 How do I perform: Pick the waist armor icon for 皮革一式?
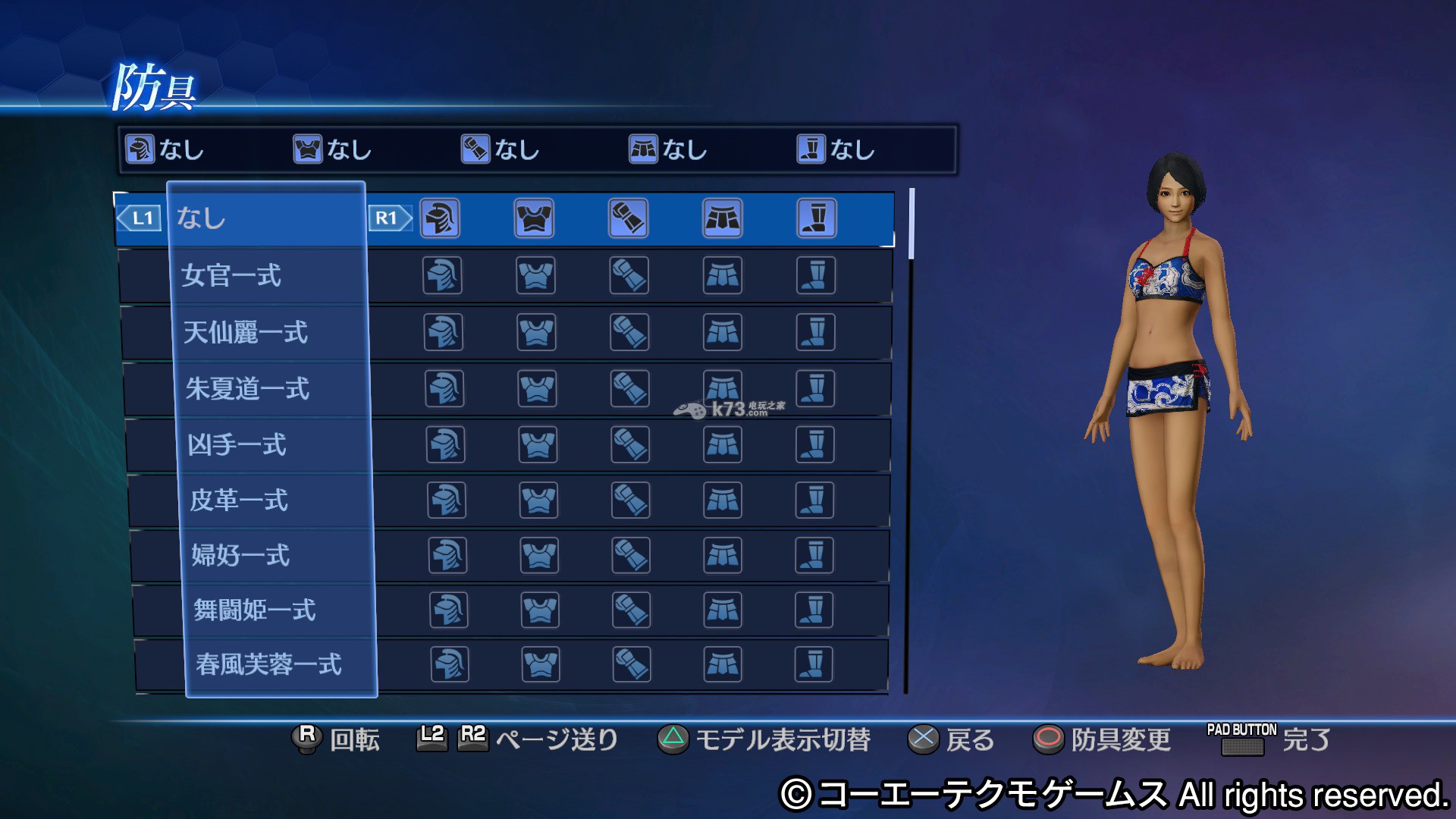coord(723,500)
